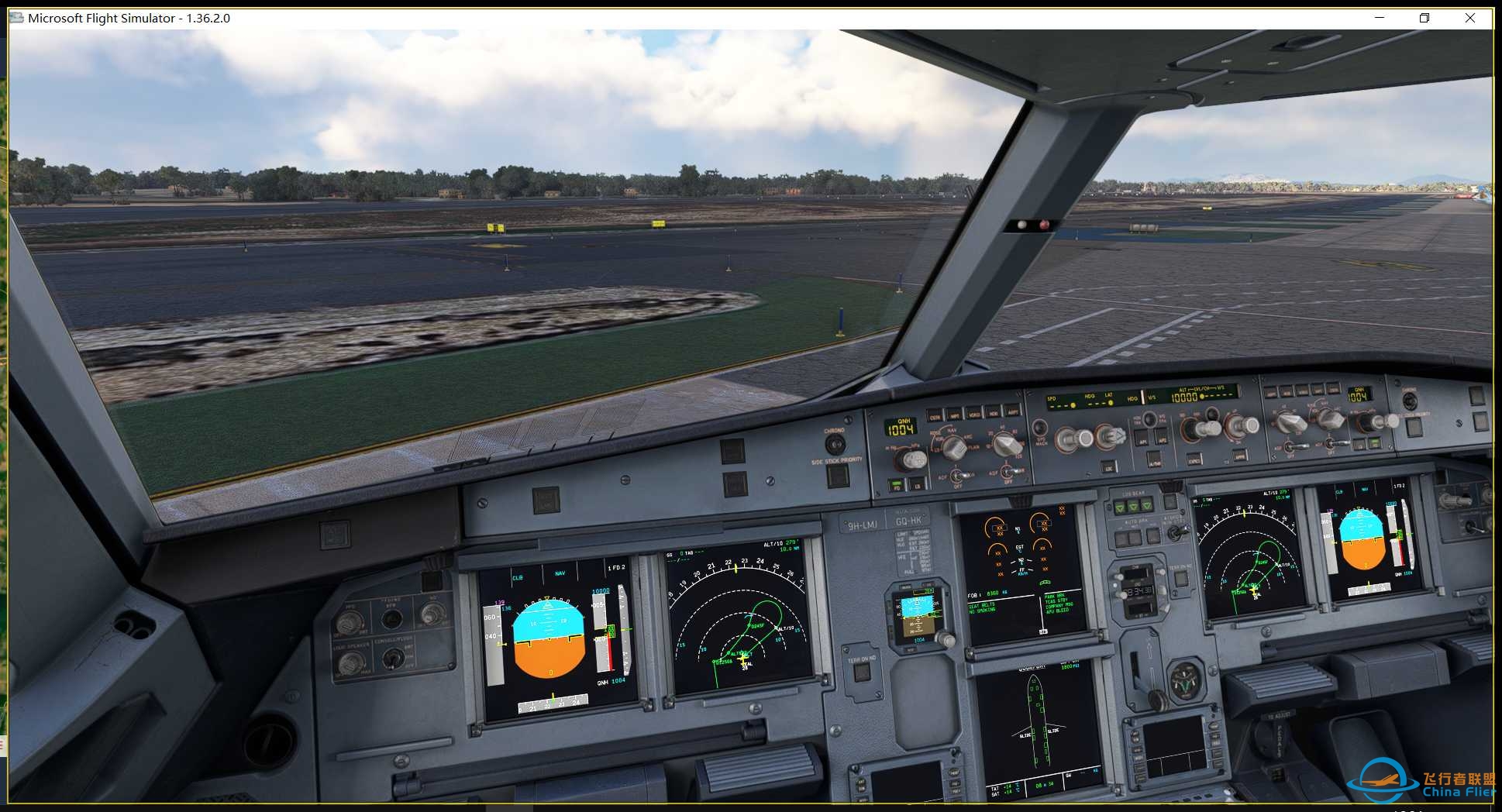
Task: Flip the ADF/VOR selector switch to VOR
Action: point(957,476)
